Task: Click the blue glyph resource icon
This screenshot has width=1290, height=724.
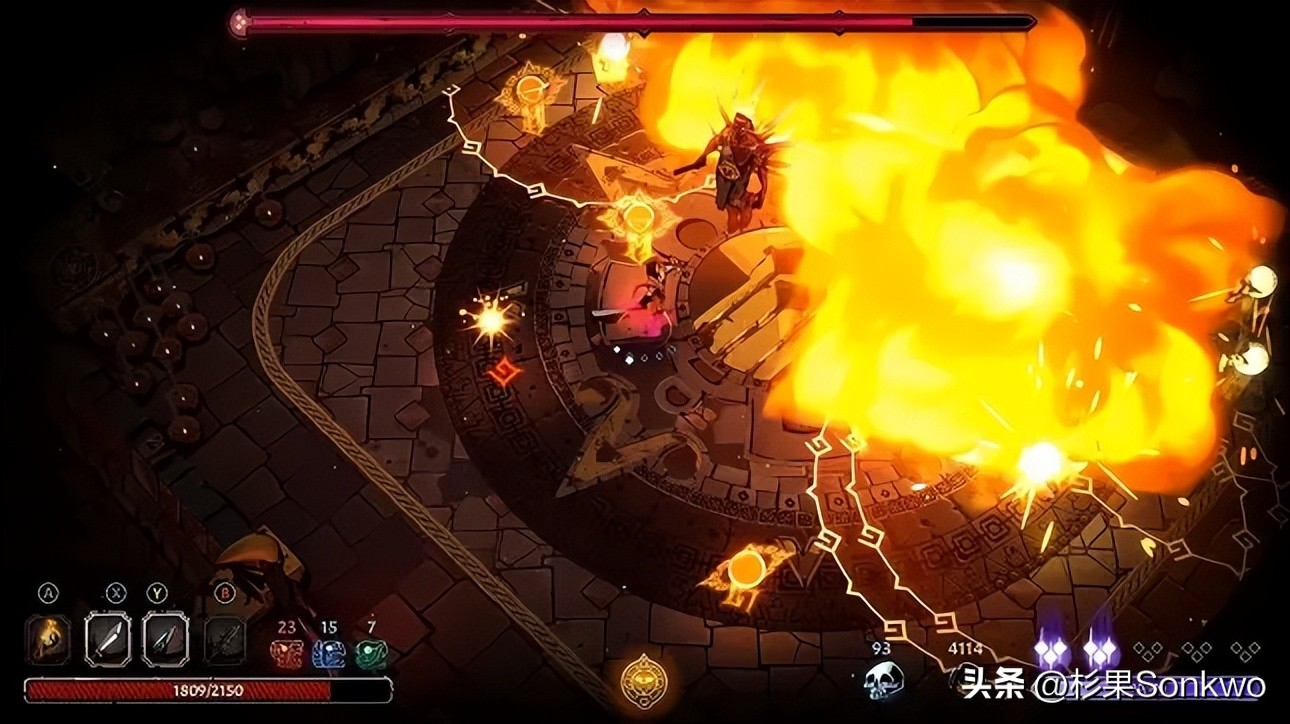Action: coord(328,654)
